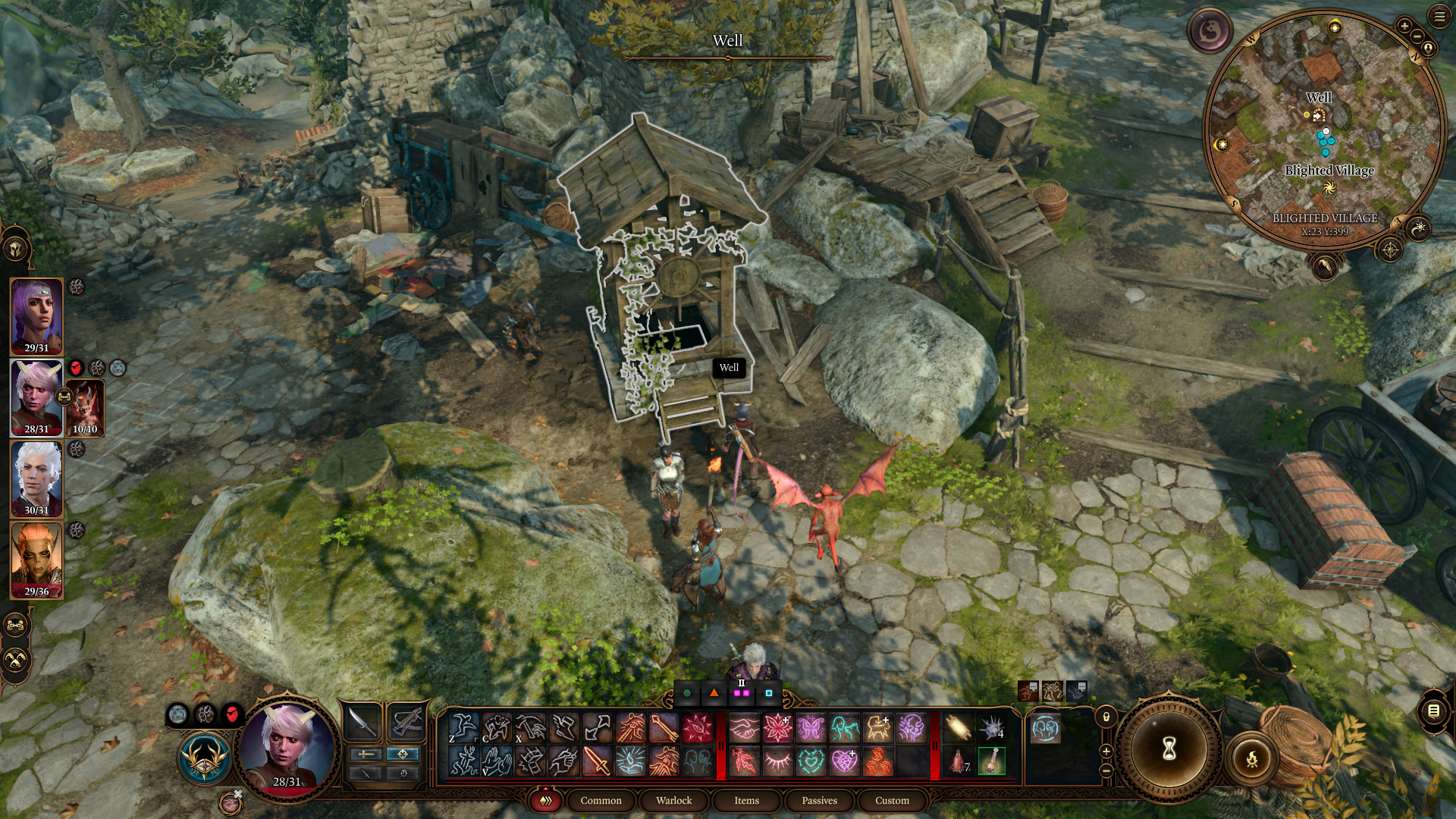
Task: Zoom in the minimap with its plus control
Action: (x=1404, y=26)
